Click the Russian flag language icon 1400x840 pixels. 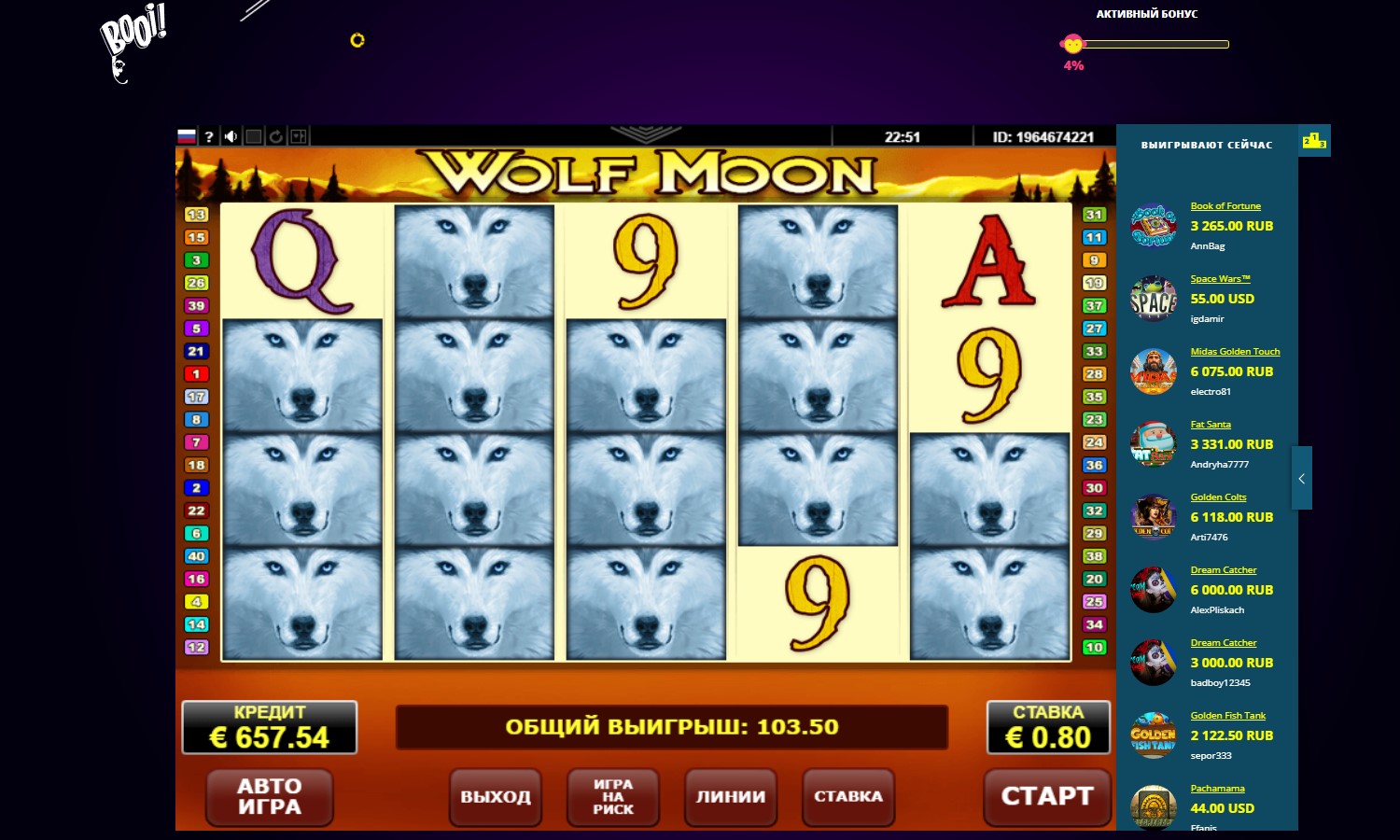(186, 135)
